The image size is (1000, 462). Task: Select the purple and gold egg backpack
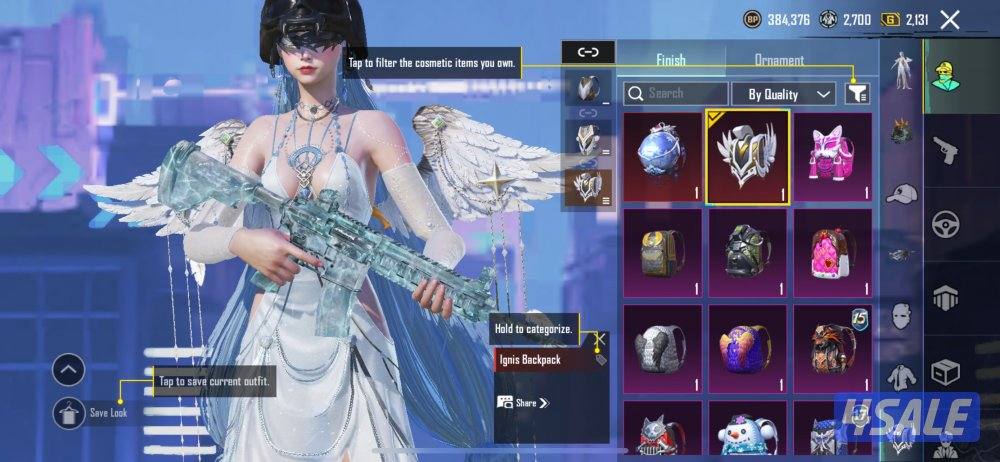point(747,348)
